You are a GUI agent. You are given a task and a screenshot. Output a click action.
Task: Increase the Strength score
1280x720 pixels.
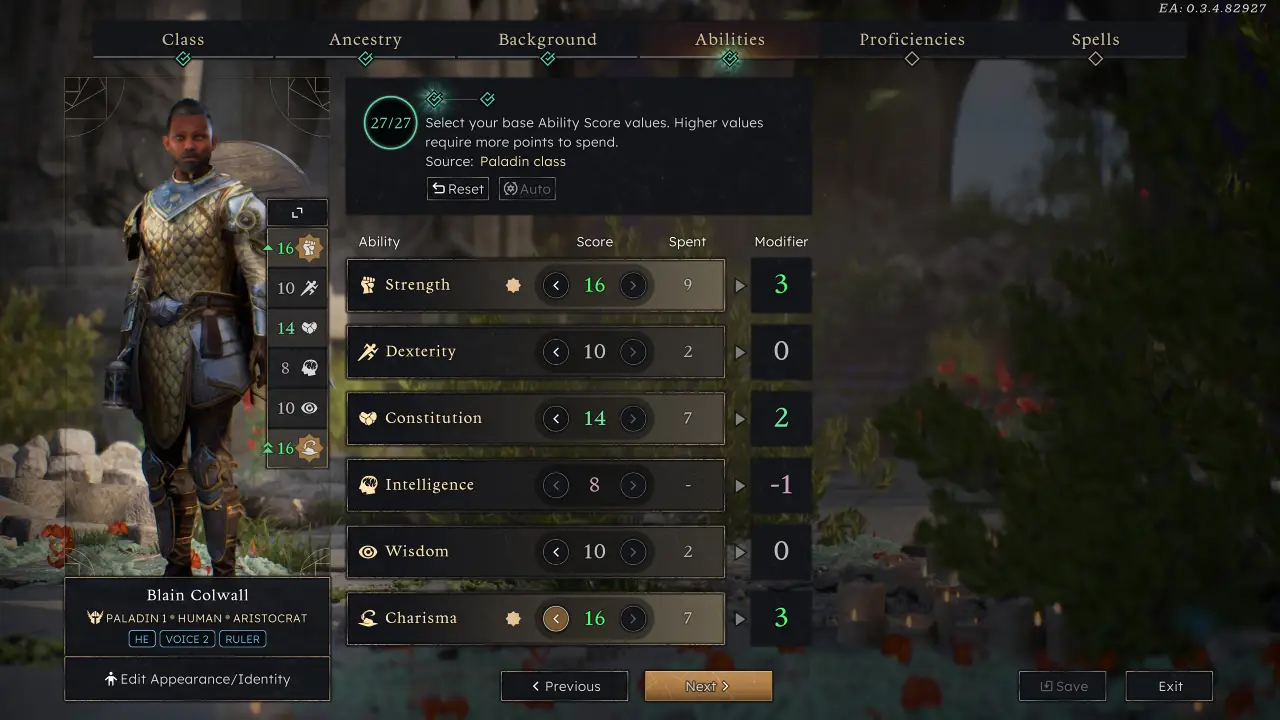[634, 285]
